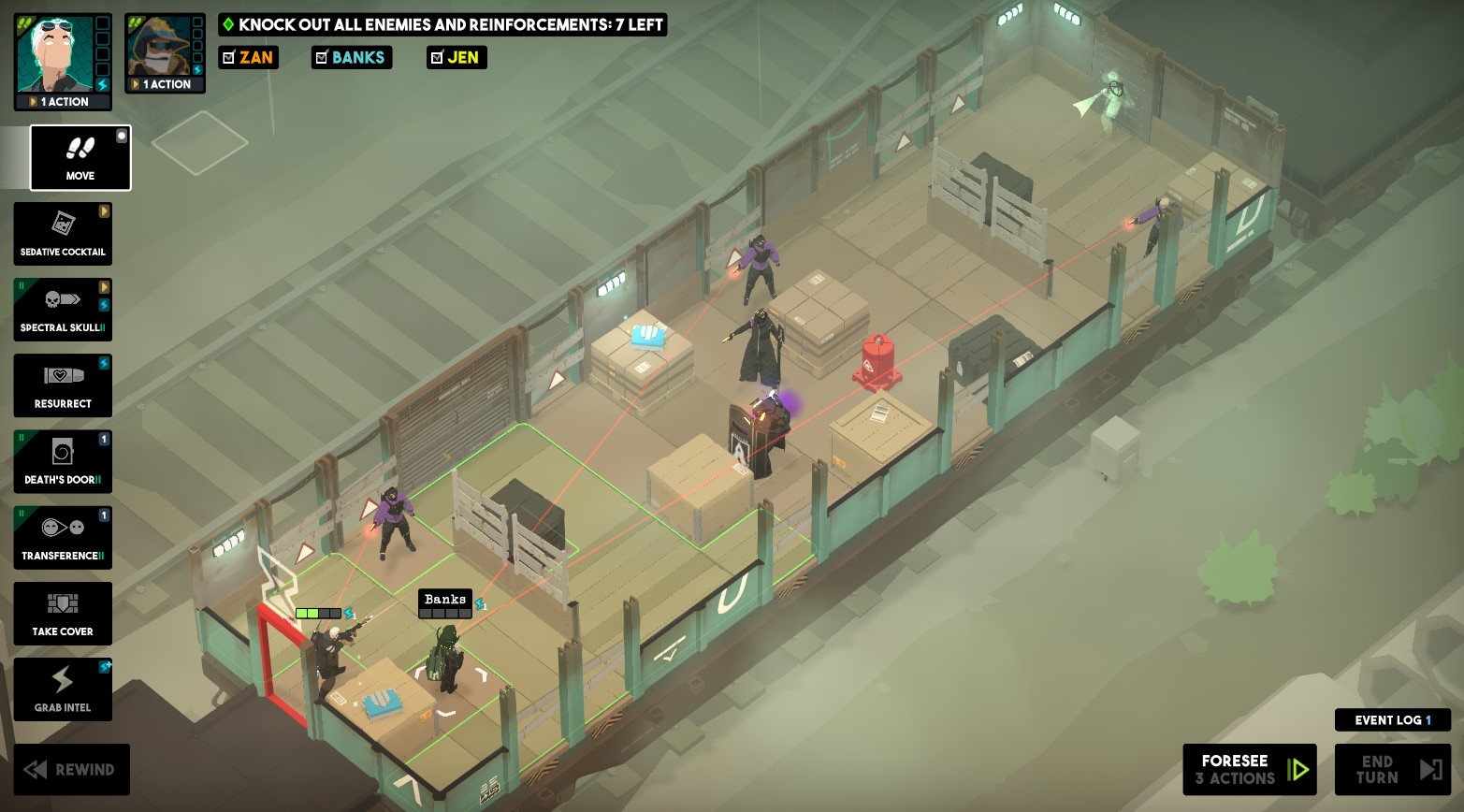Select the Move action
The image size is (1464, 812).
80,157
